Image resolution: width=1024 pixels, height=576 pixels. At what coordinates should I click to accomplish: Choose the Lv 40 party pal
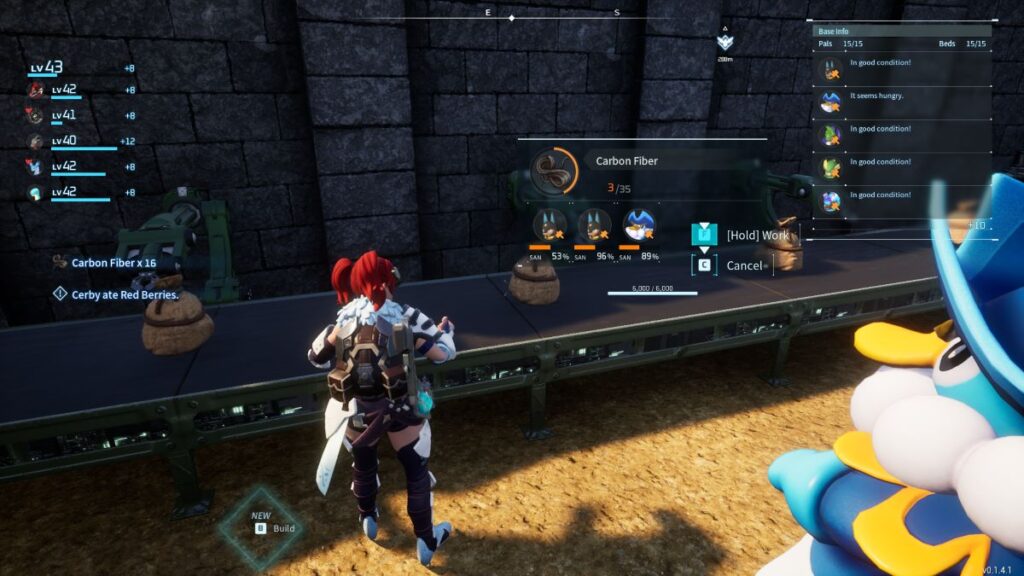[36, 141]
